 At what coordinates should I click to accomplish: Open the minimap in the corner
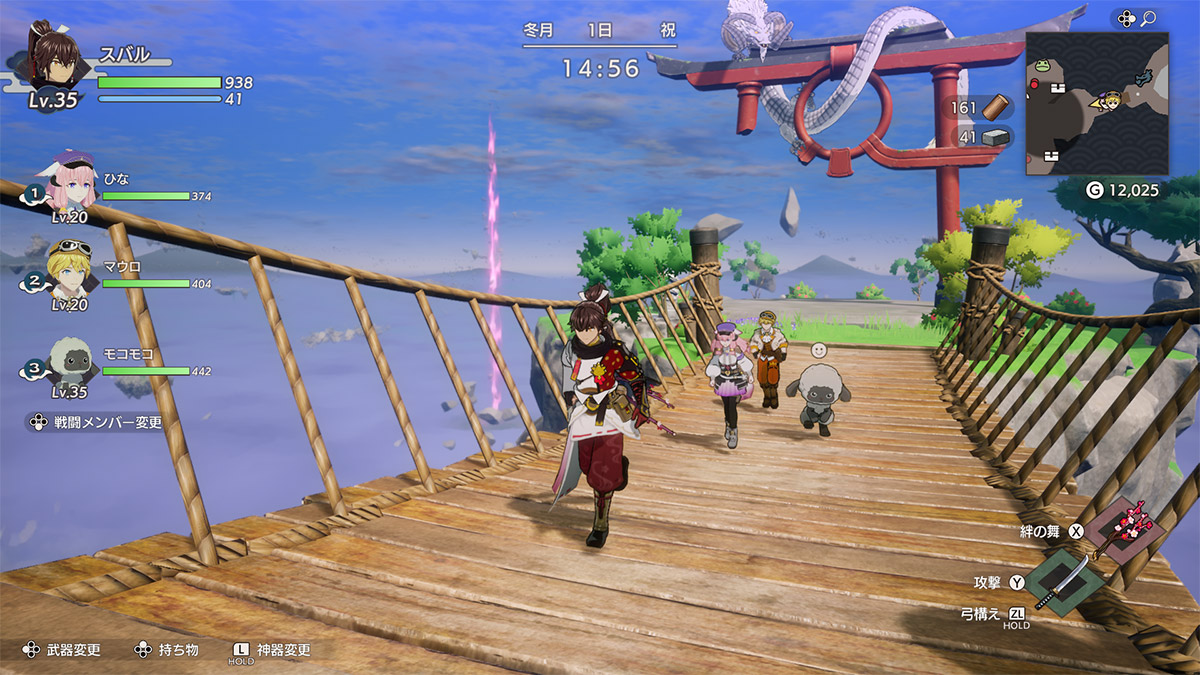point(1096,103)
